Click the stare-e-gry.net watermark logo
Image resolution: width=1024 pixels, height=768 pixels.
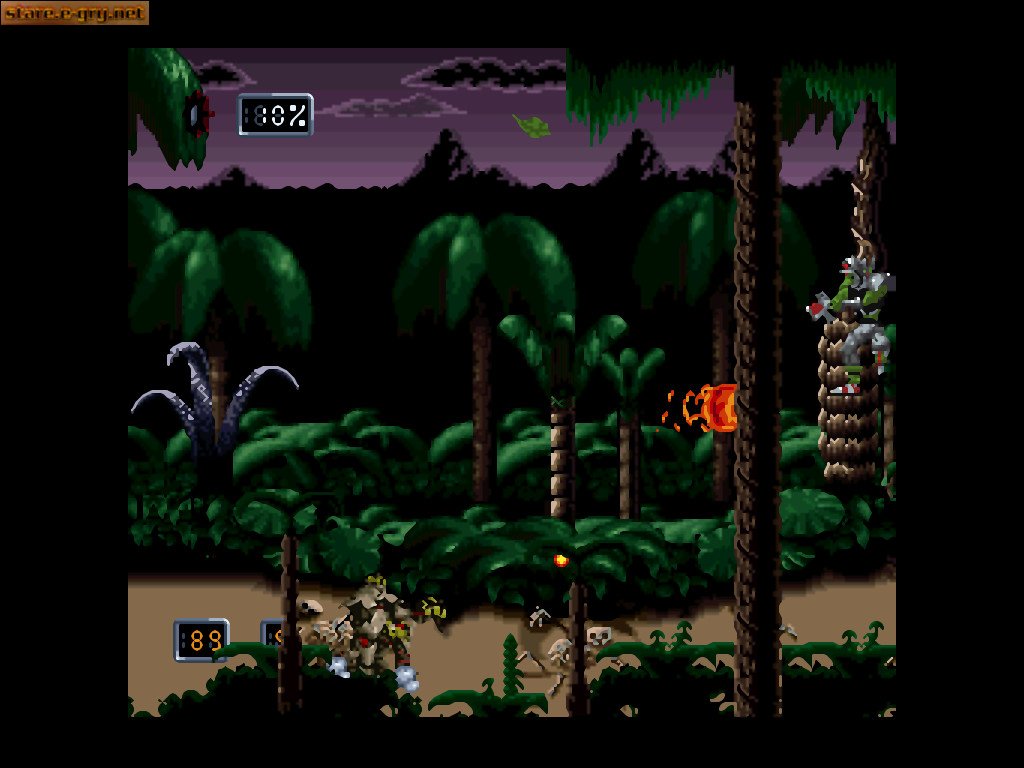(x=74, y=13)
